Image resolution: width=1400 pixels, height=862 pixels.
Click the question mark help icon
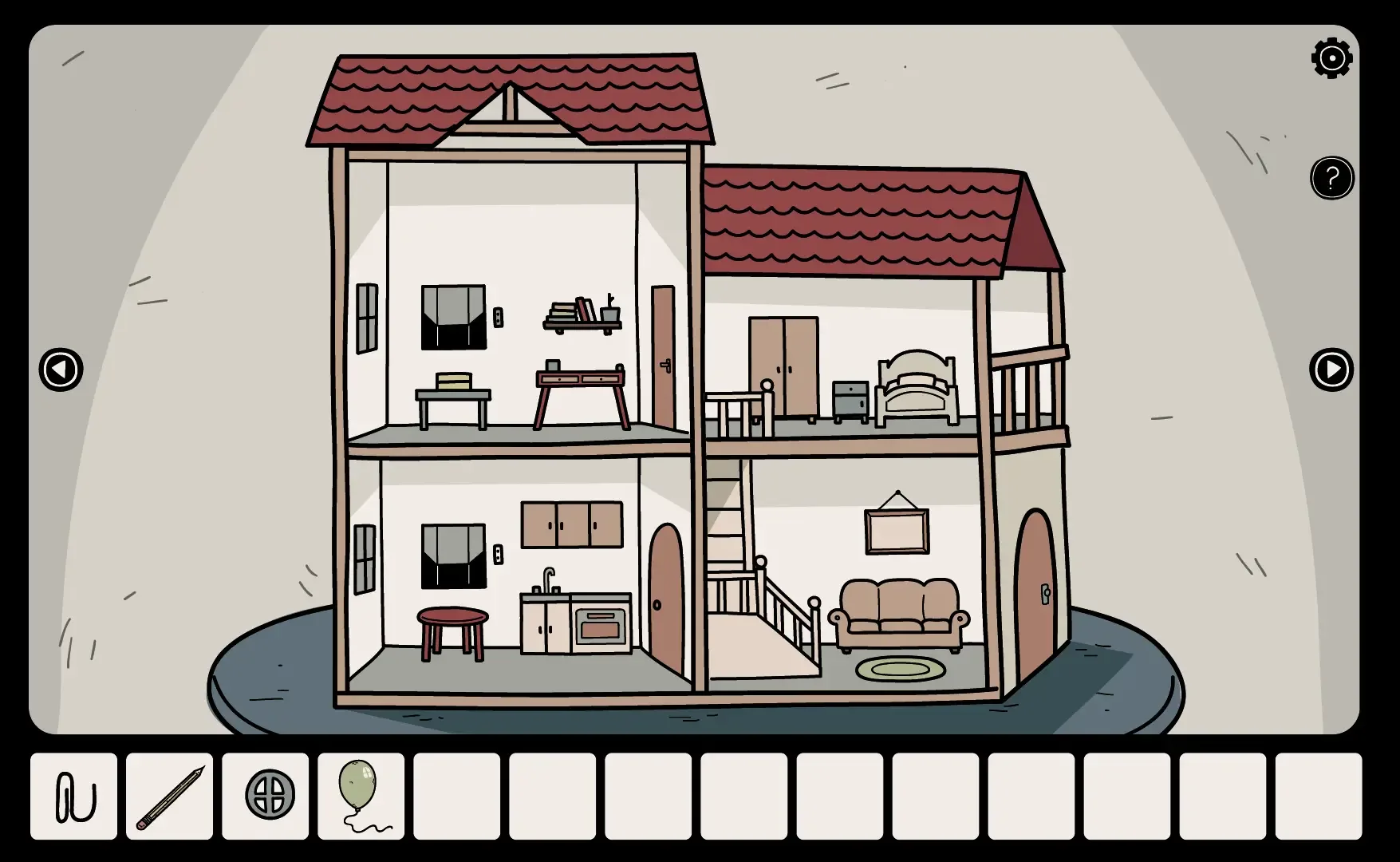(x=1331, y=179)
